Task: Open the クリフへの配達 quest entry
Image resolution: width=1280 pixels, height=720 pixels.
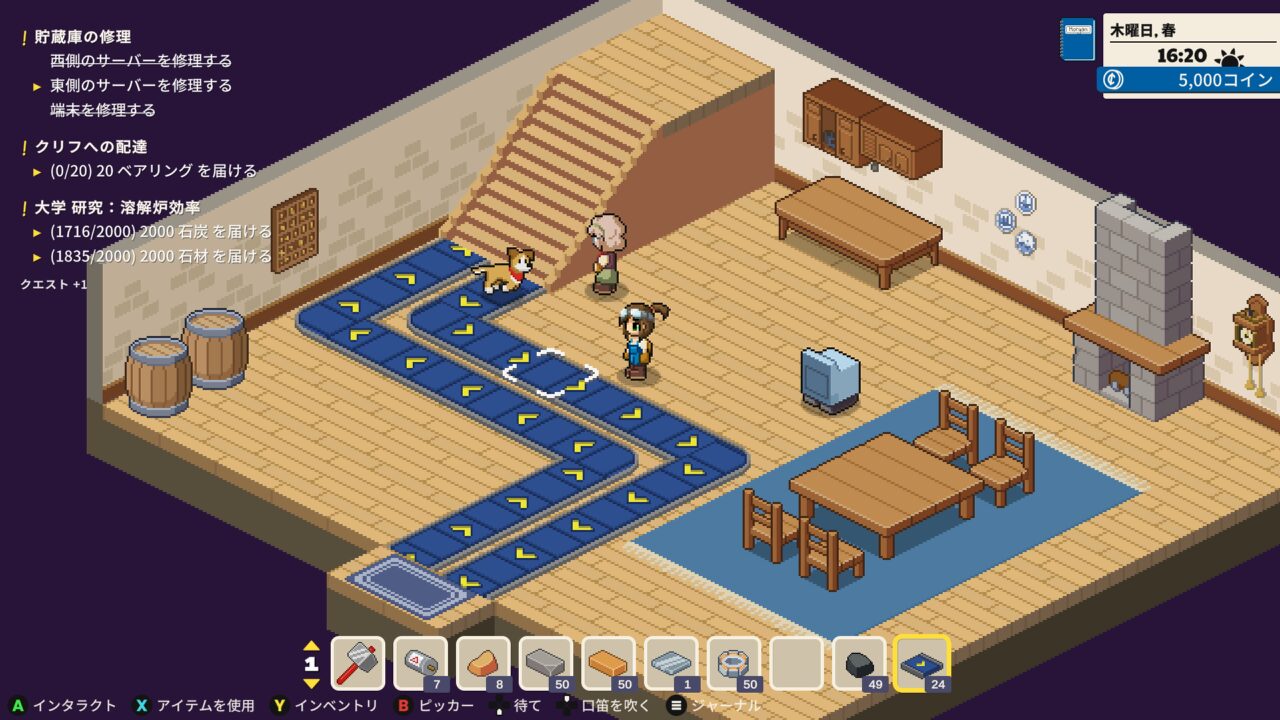Action: (x=91, y=147)
